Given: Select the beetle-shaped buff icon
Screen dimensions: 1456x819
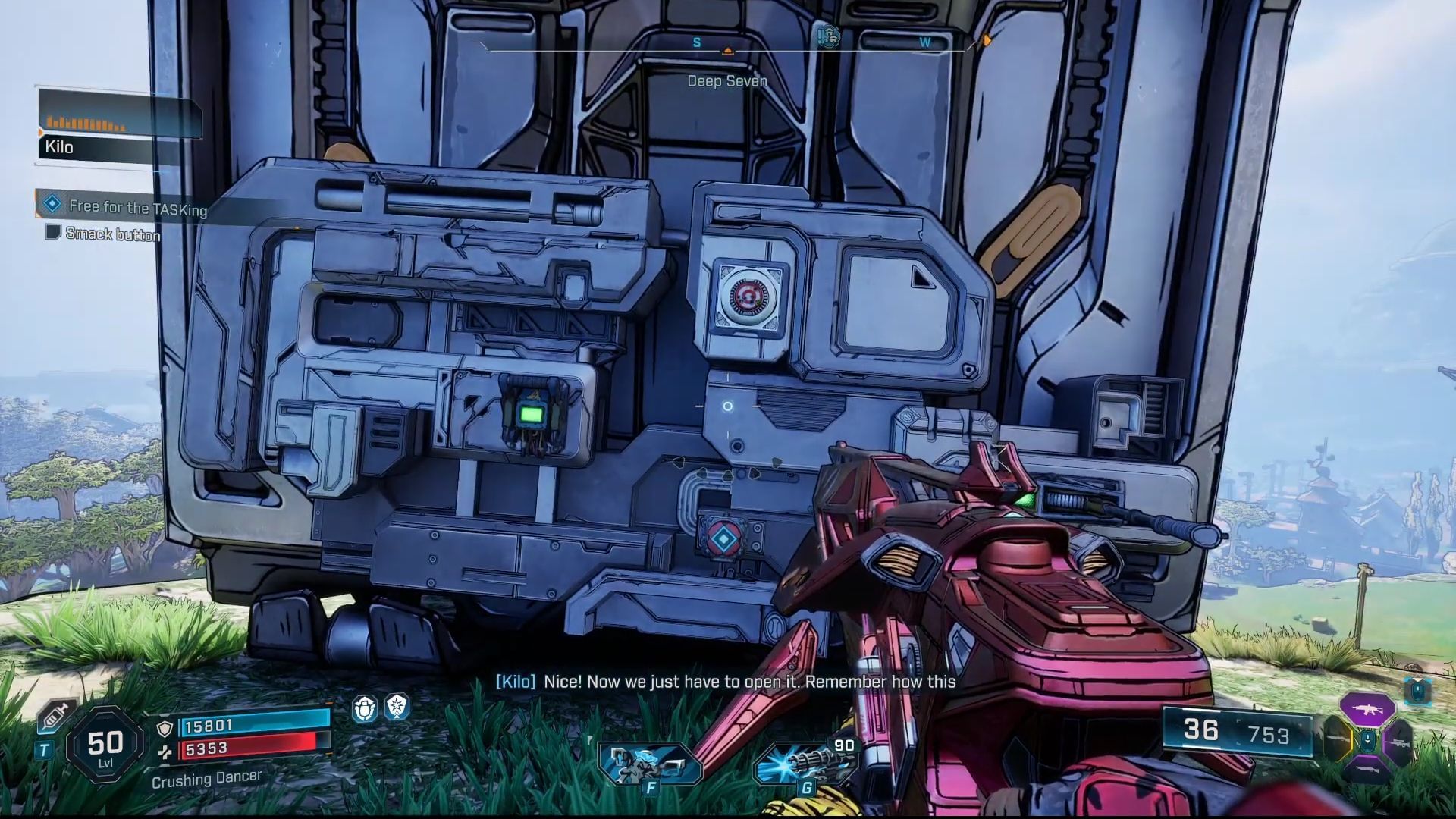Looking at the screenshot, I should tap(365, 708).
